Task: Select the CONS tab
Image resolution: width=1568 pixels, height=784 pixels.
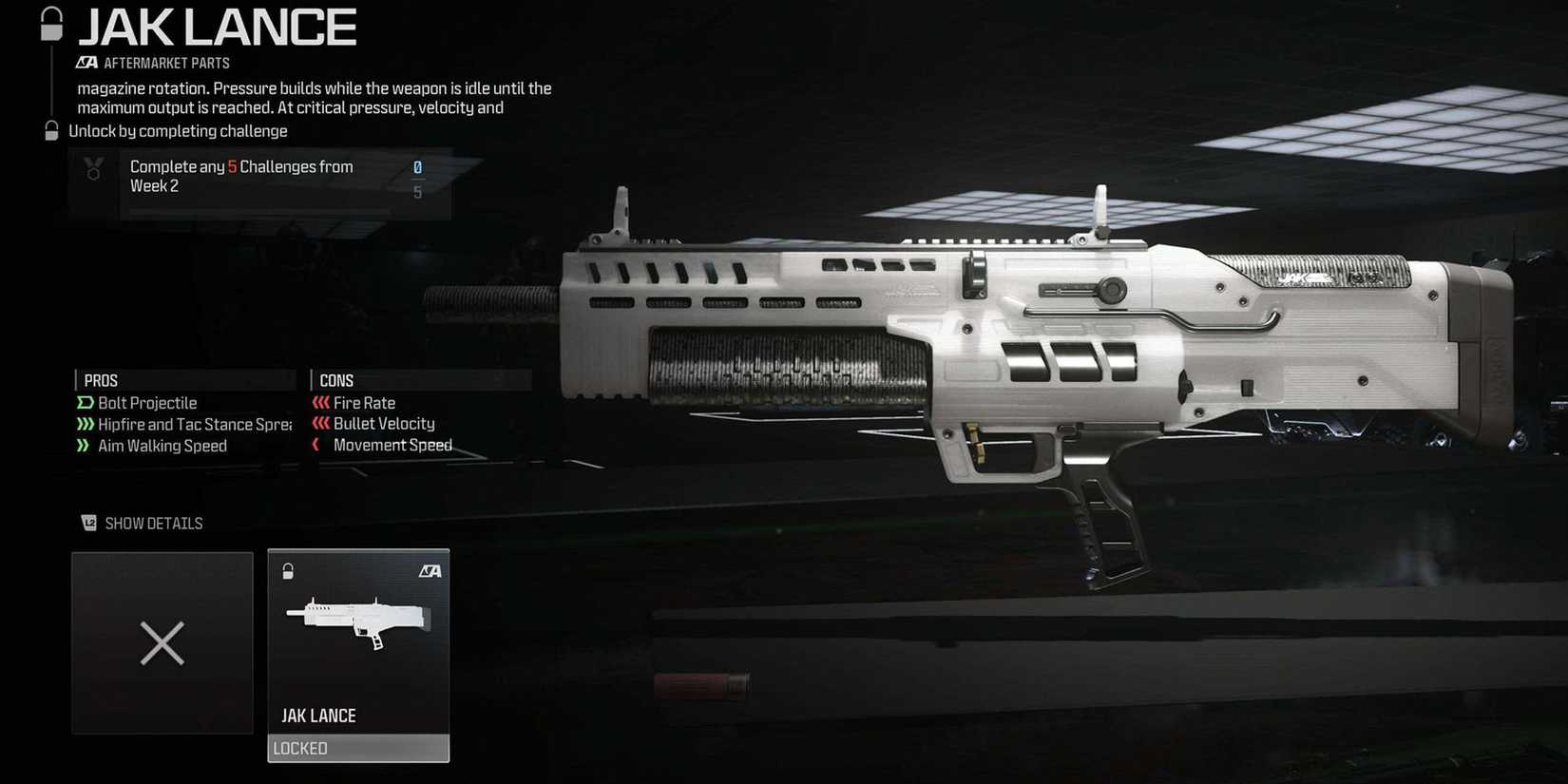Action: tap(336, 379)
